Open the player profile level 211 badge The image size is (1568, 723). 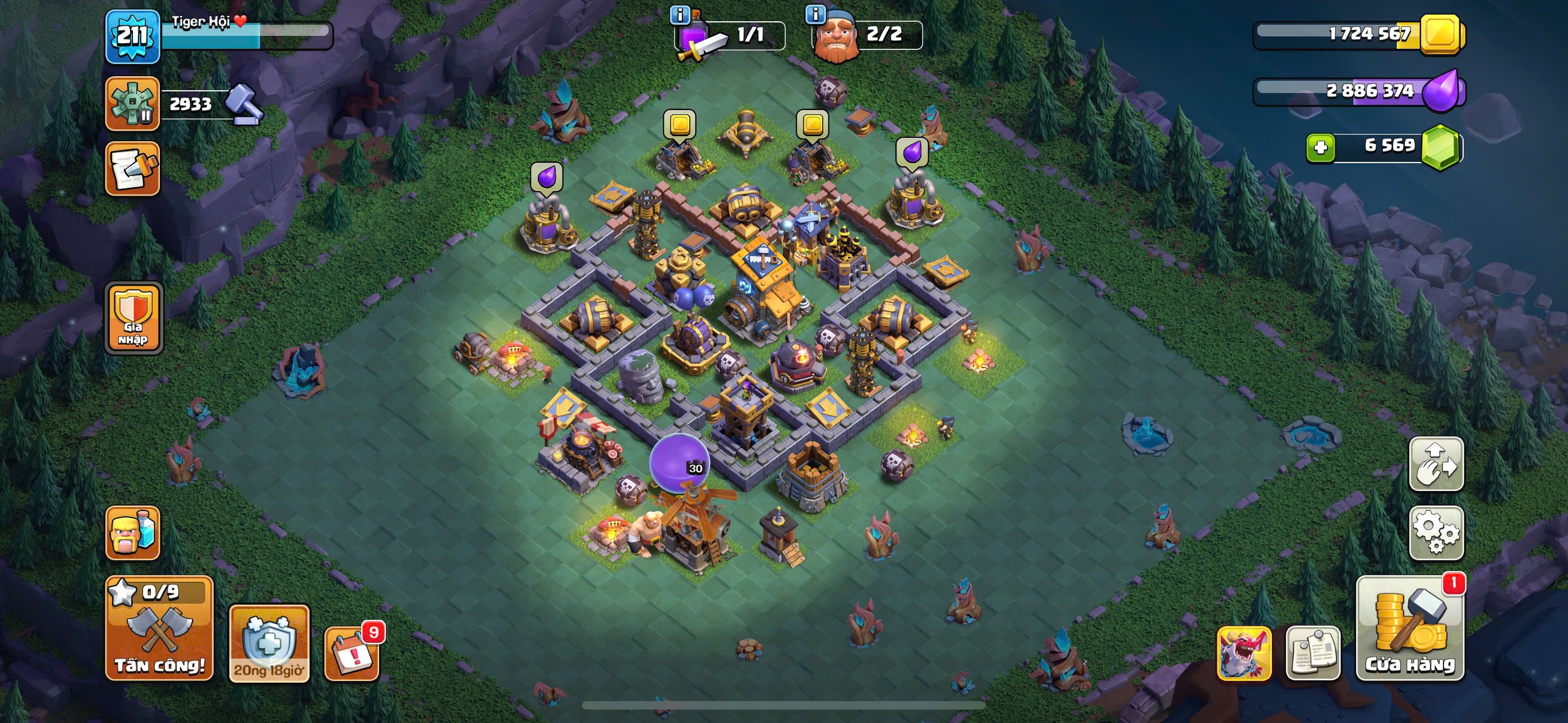pos(132,36)
